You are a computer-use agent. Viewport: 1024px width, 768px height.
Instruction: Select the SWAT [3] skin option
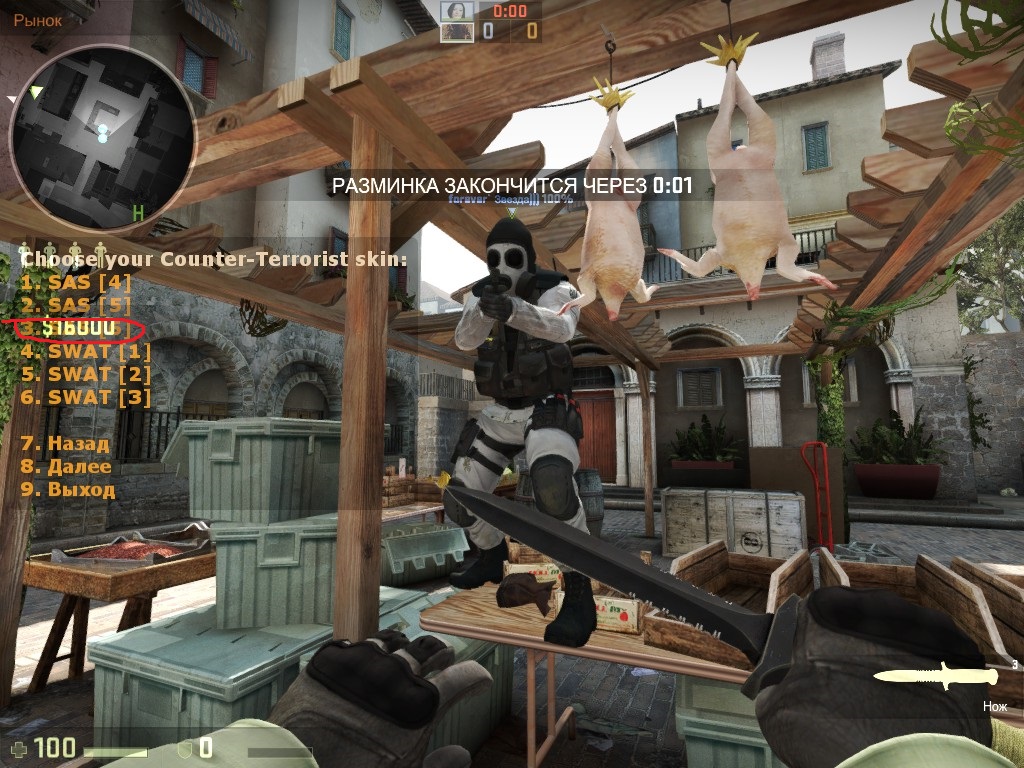(86, 397)
